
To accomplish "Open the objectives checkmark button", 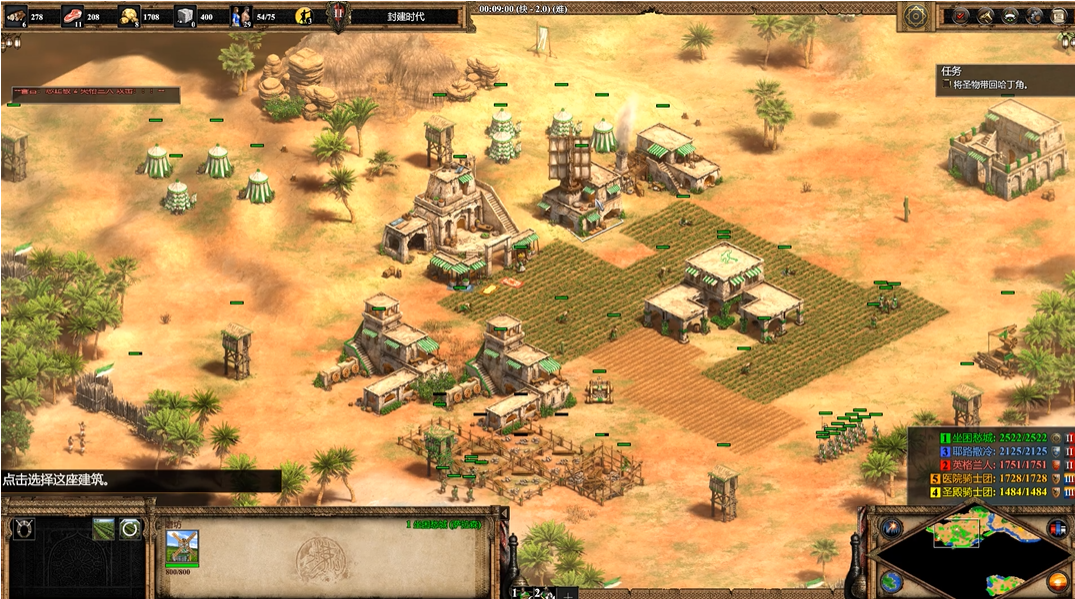I will 961,16.
